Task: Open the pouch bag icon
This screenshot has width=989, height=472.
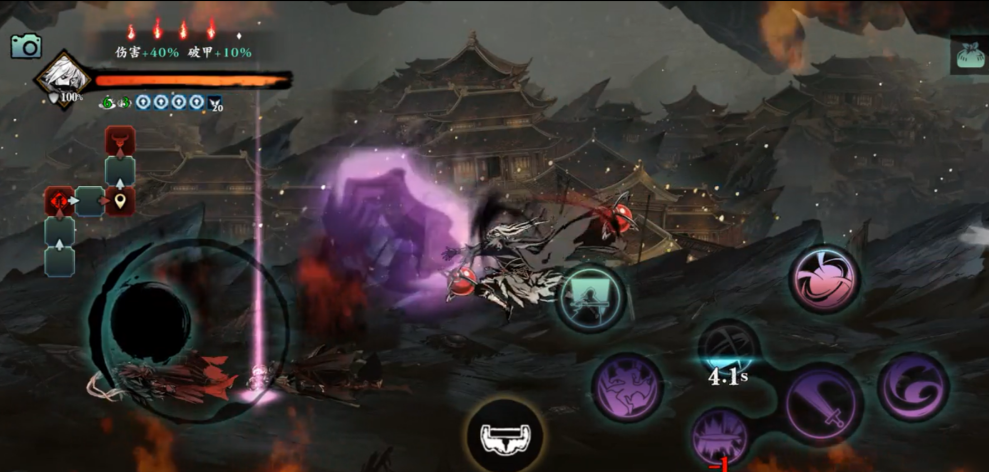Action: pyautogui.click(x=968, y=55)
